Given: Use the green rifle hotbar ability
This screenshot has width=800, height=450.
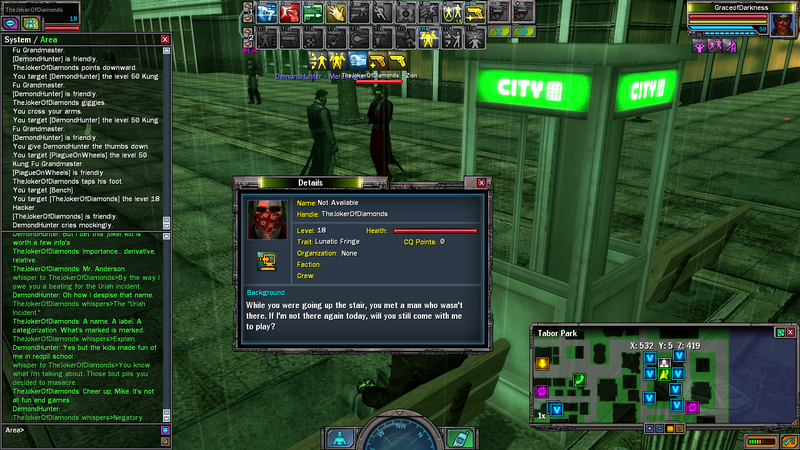Looking at the screenshot, I should tap(312, 13).
